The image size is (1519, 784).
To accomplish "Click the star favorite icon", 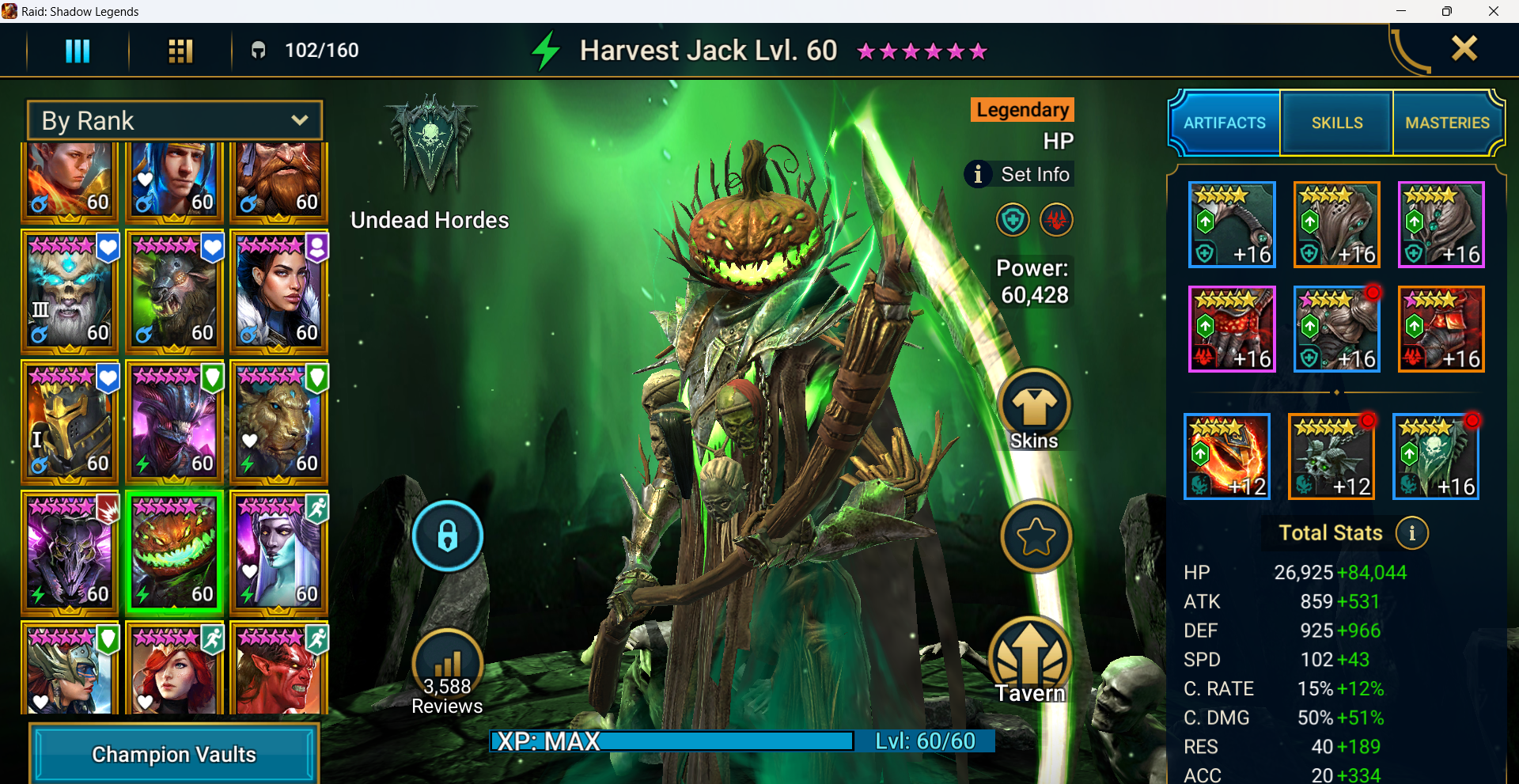I will tap(1036, 536).
